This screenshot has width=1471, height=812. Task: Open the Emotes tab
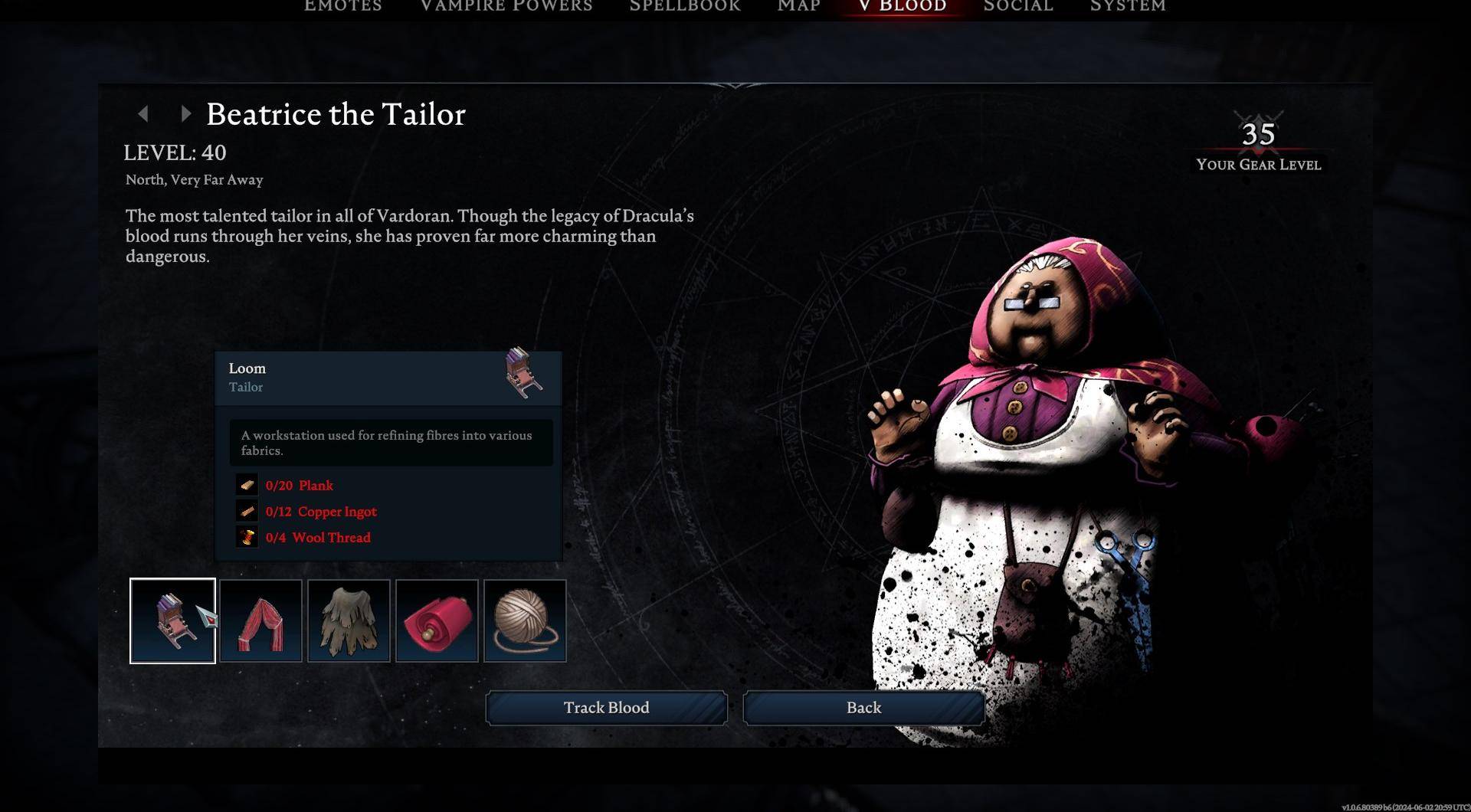[x=342, y=7]
